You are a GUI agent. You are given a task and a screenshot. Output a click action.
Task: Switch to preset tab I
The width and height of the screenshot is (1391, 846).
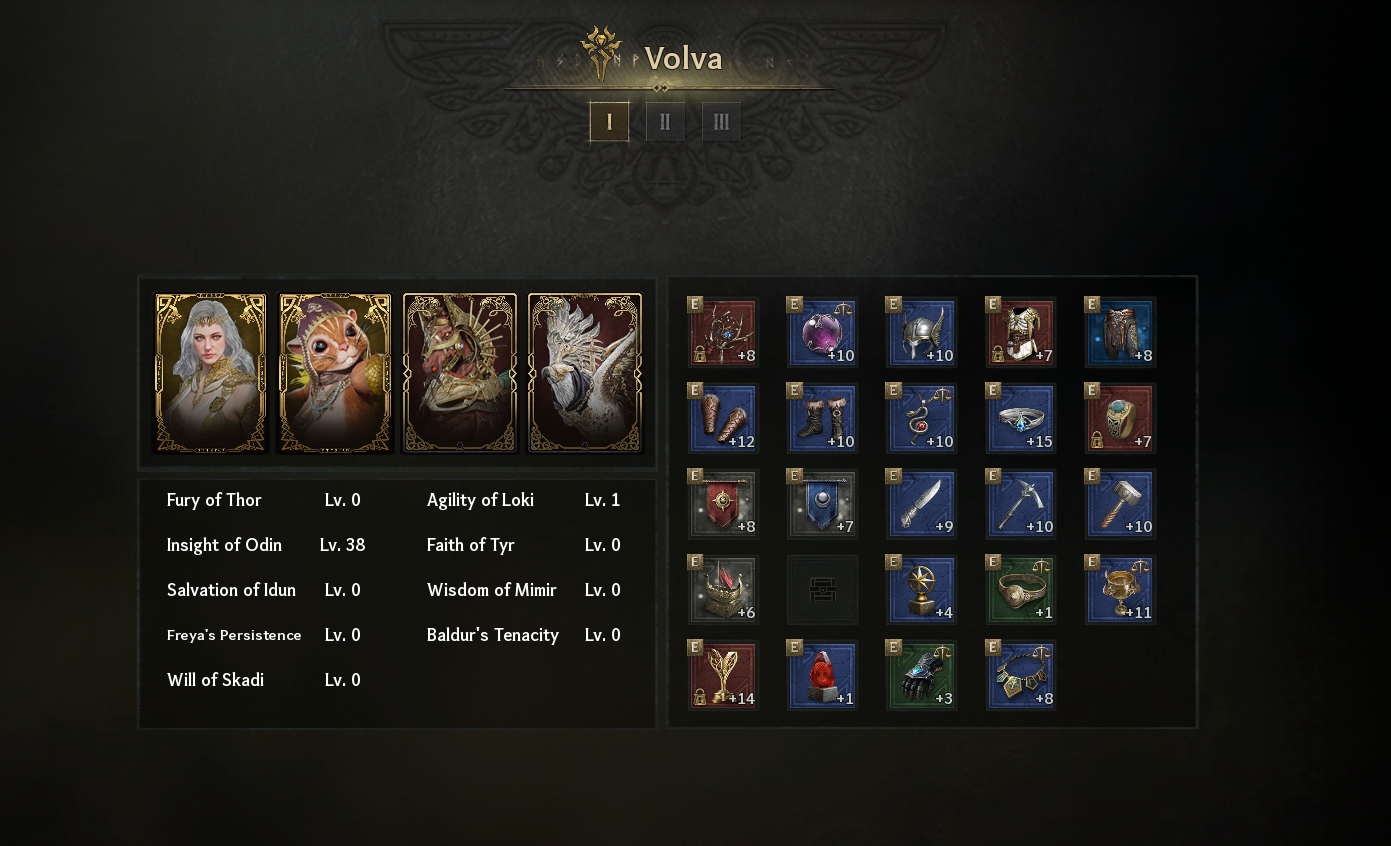point(609,122)
